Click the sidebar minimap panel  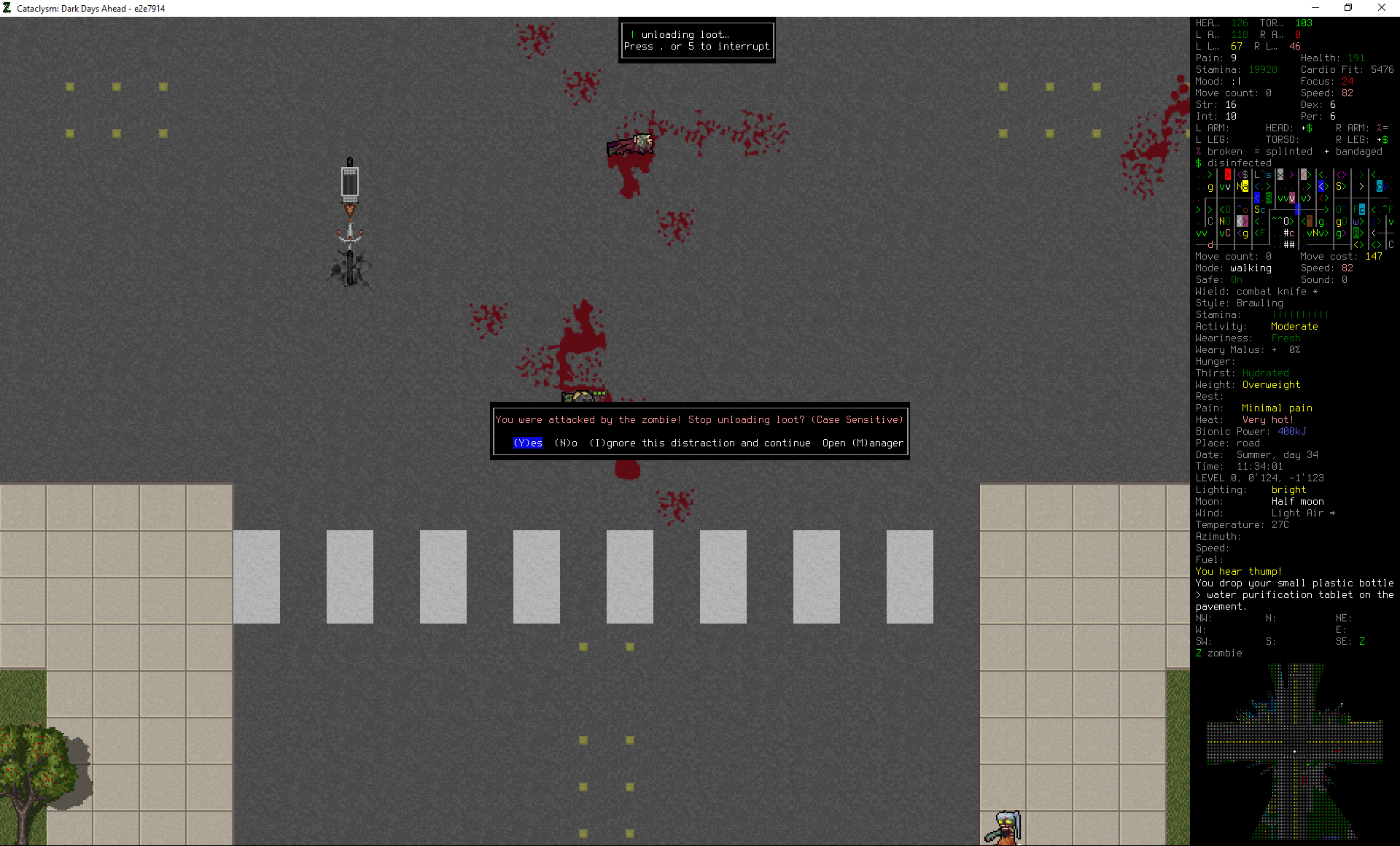1294,209
